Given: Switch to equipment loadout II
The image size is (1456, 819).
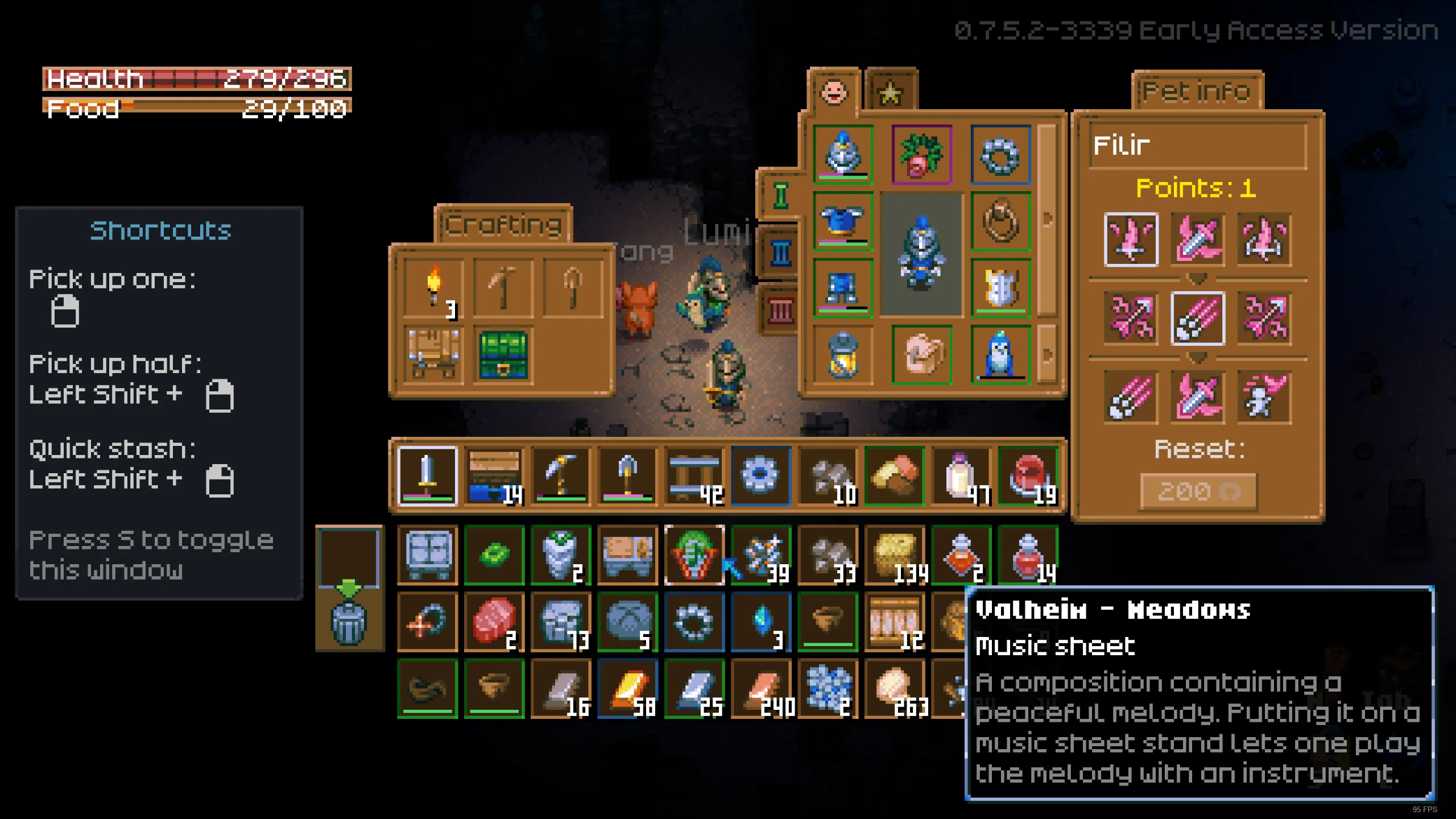Looking at the screenshot, I should pyautogui.click(x=780, y=253).
